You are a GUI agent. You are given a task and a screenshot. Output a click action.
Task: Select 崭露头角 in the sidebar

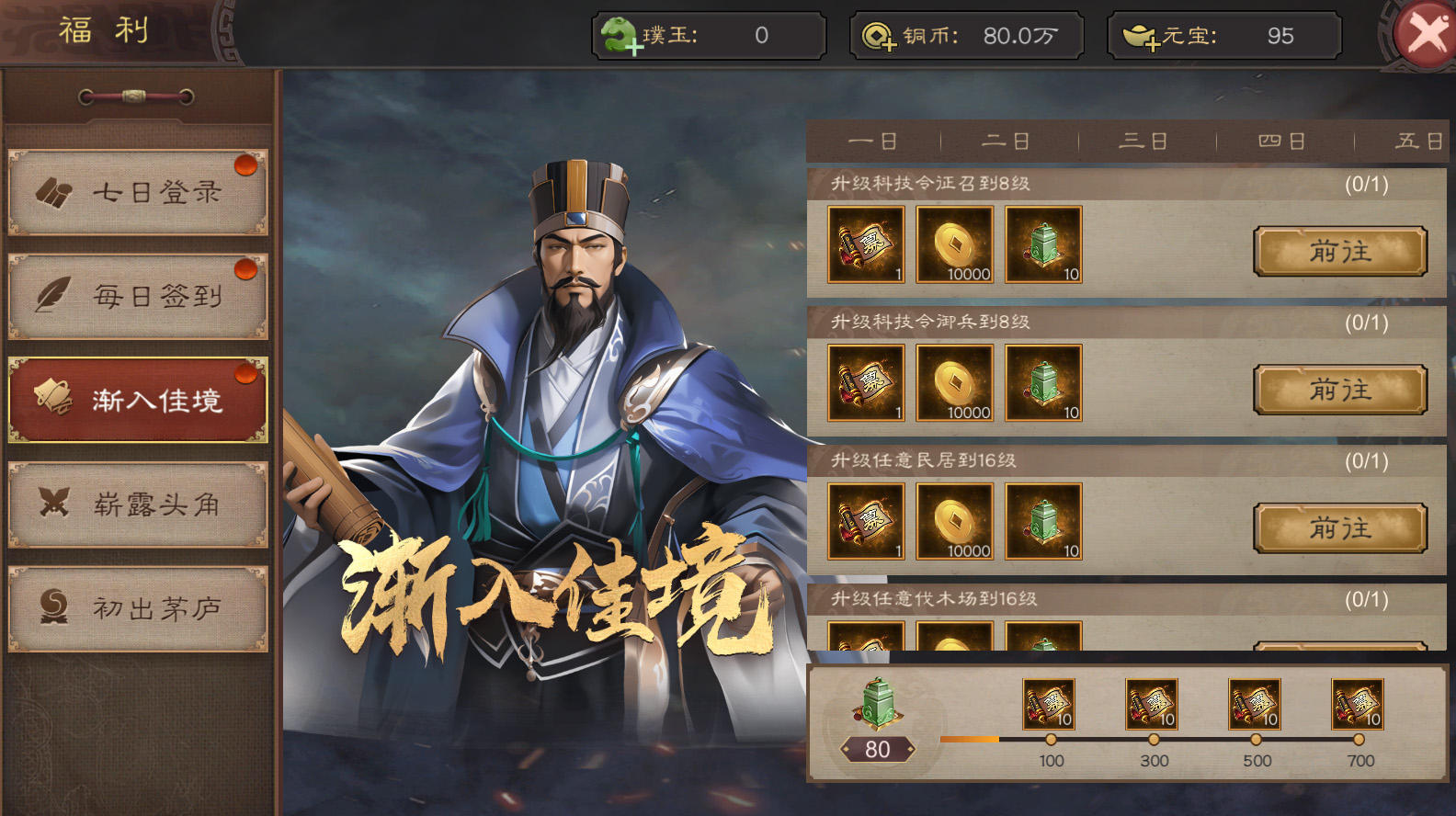138,504
